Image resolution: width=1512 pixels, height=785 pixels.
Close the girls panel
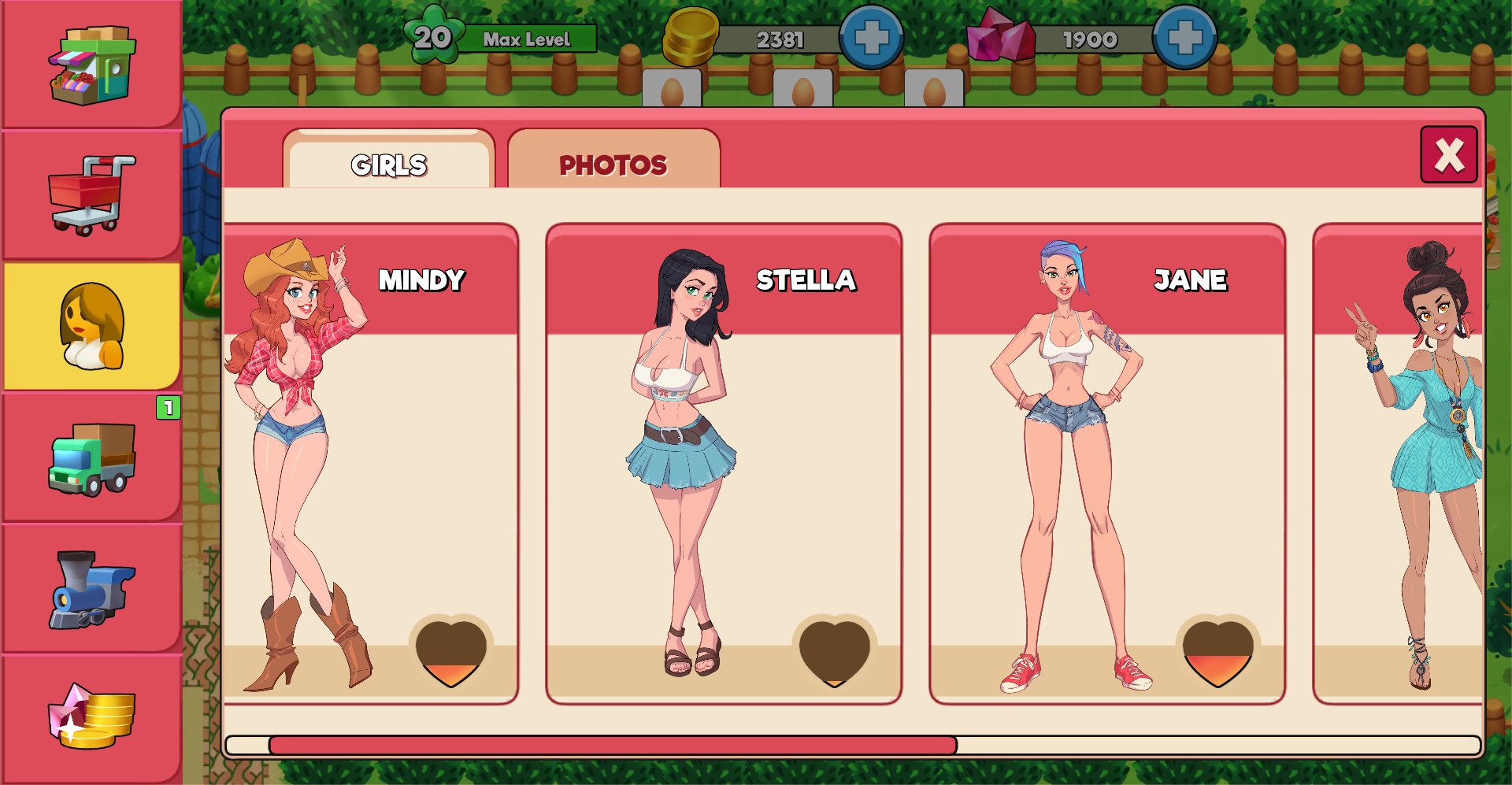pyautogui.click(x=1448, y=155)
